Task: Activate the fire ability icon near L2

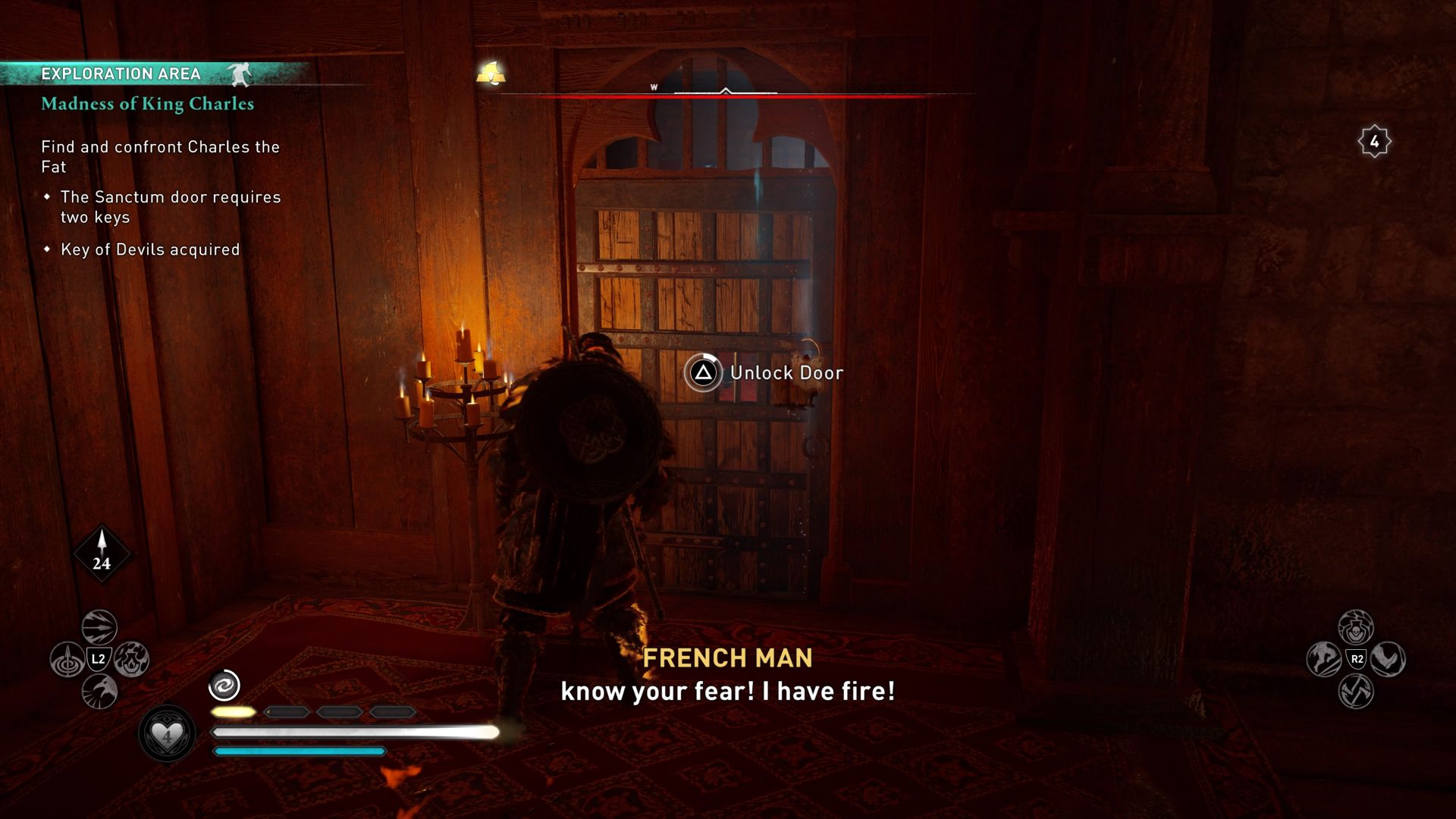Action: point(133,659)
